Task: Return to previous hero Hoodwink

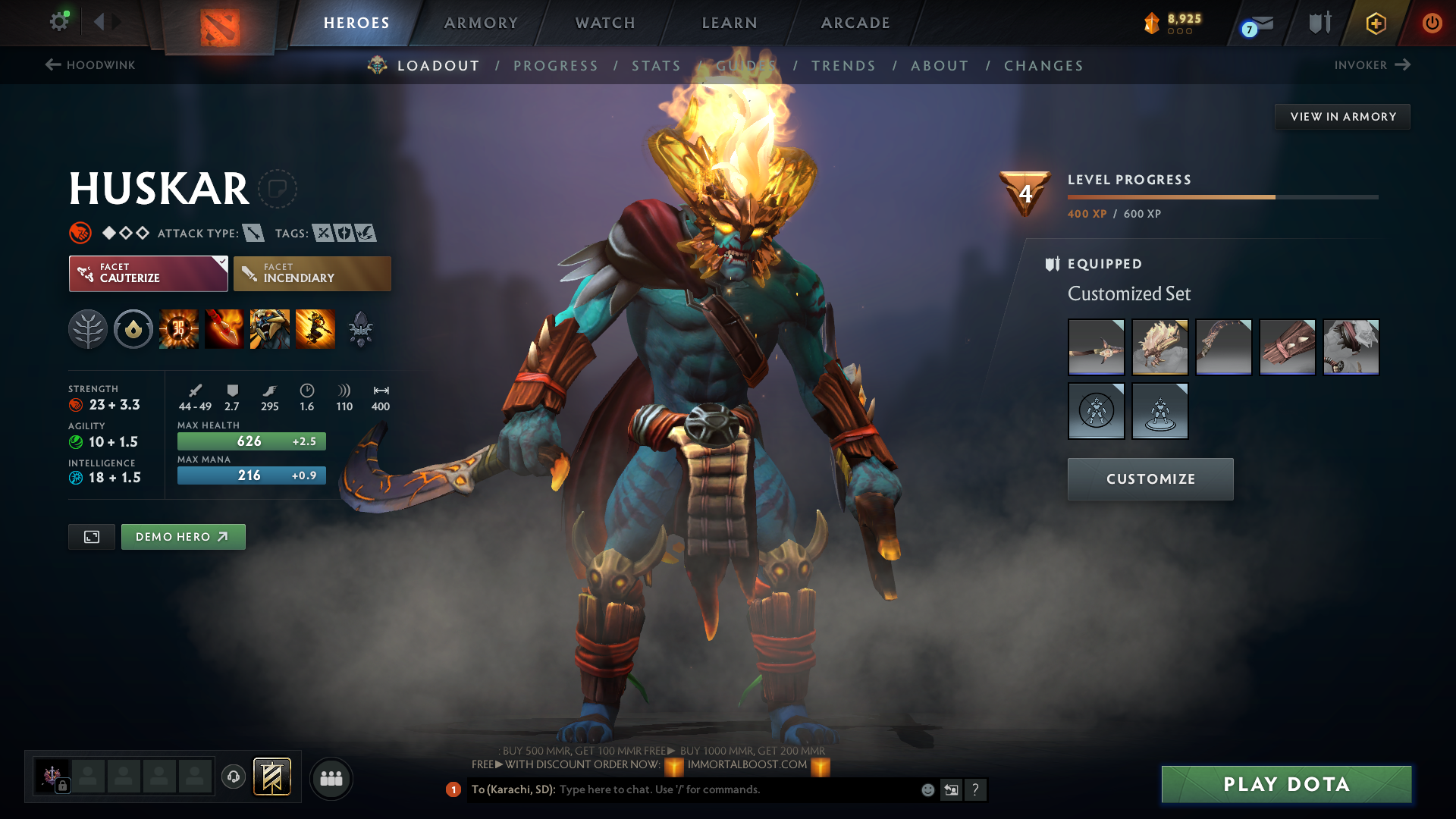Action: coord(90,65)
